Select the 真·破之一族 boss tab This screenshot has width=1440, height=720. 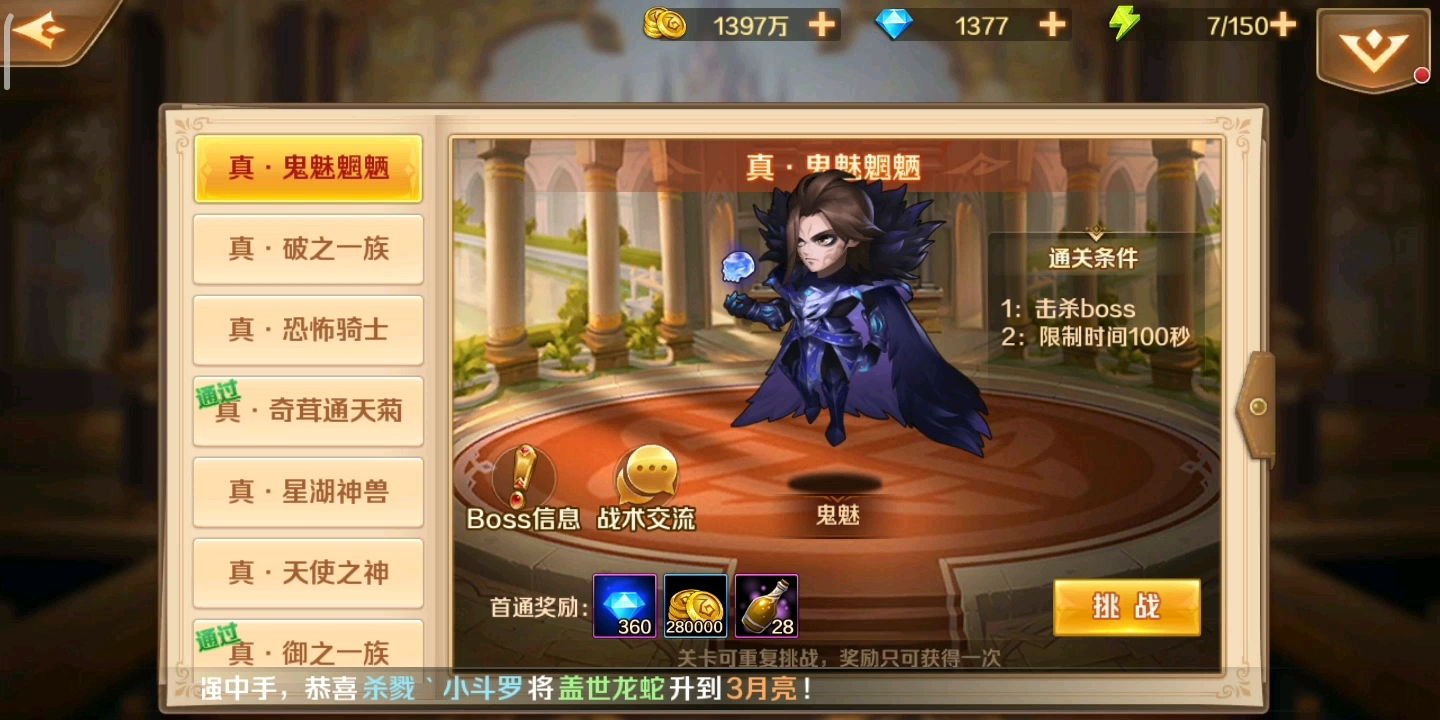point(307,249)
